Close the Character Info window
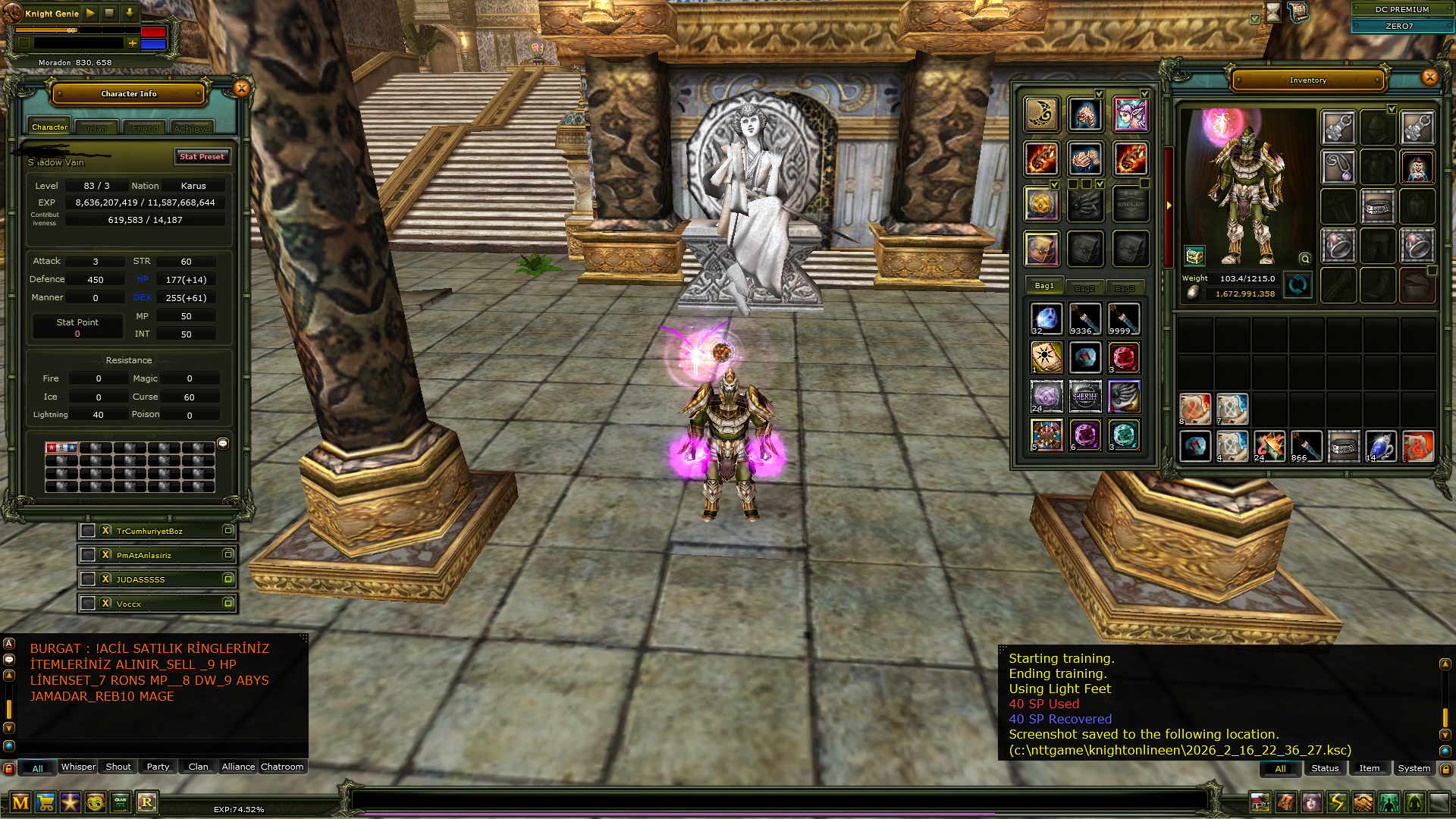The height and width of the screenshot is (819, 1456). point(242,89)
